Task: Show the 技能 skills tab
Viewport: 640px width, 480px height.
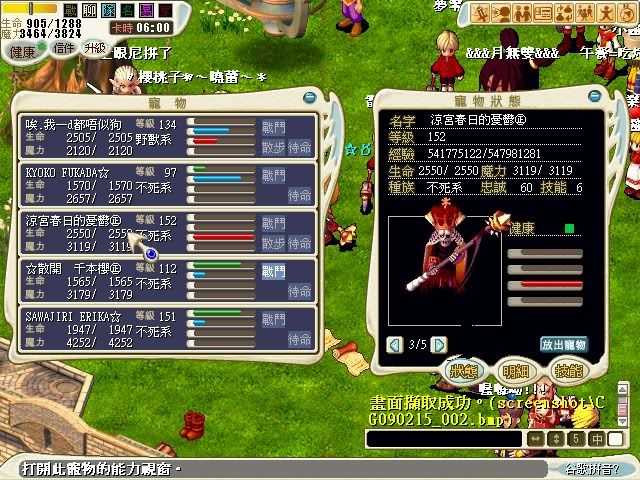Action: click(568, 370)
